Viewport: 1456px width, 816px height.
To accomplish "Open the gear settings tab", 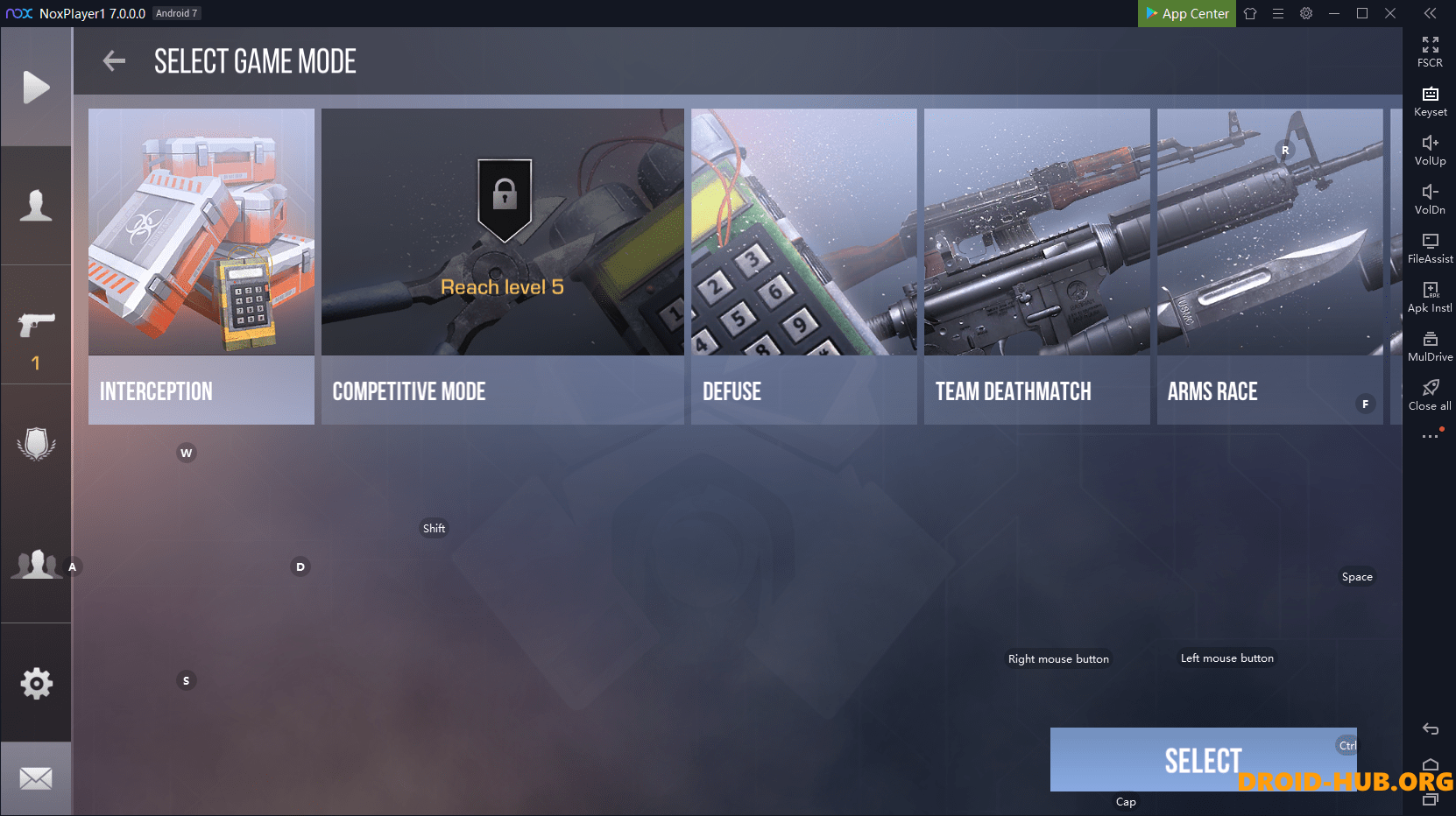I will [x=36, y=683].
